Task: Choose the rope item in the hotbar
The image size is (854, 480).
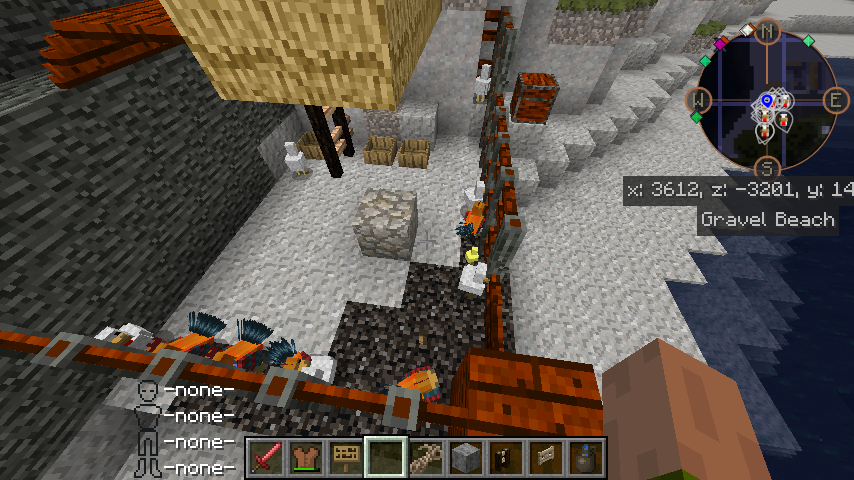Action: point(425,457)
